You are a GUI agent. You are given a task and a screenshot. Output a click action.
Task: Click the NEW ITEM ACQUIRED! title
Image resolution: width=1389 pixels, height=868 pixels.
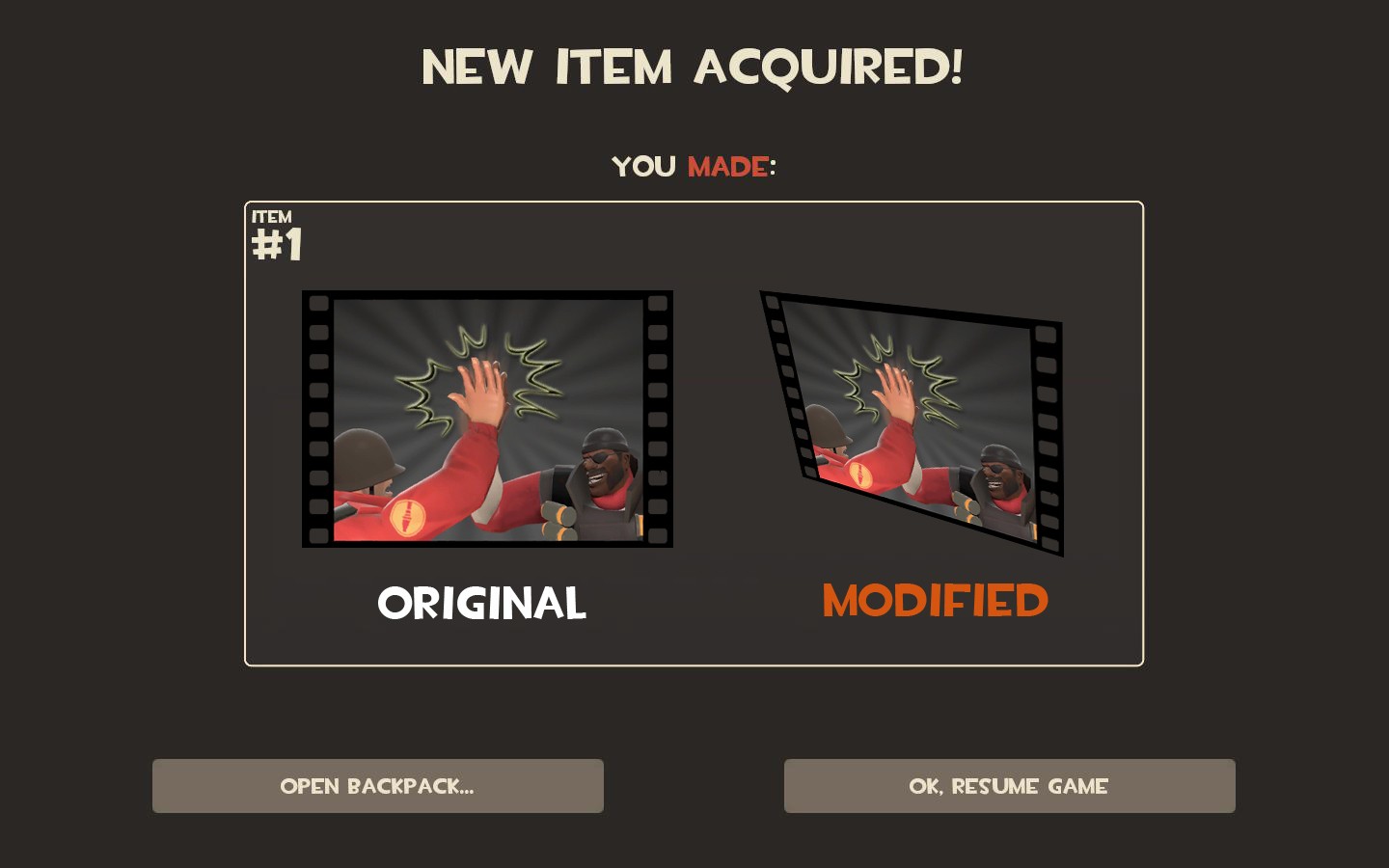[x=694, y=67]
